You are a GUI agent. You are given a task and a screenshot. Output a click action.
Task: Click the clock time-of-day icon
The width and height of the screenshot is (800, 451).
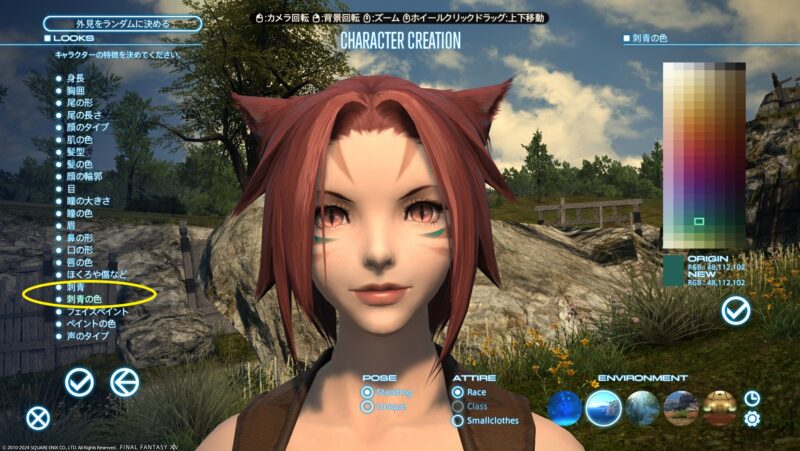coord(752,398)
